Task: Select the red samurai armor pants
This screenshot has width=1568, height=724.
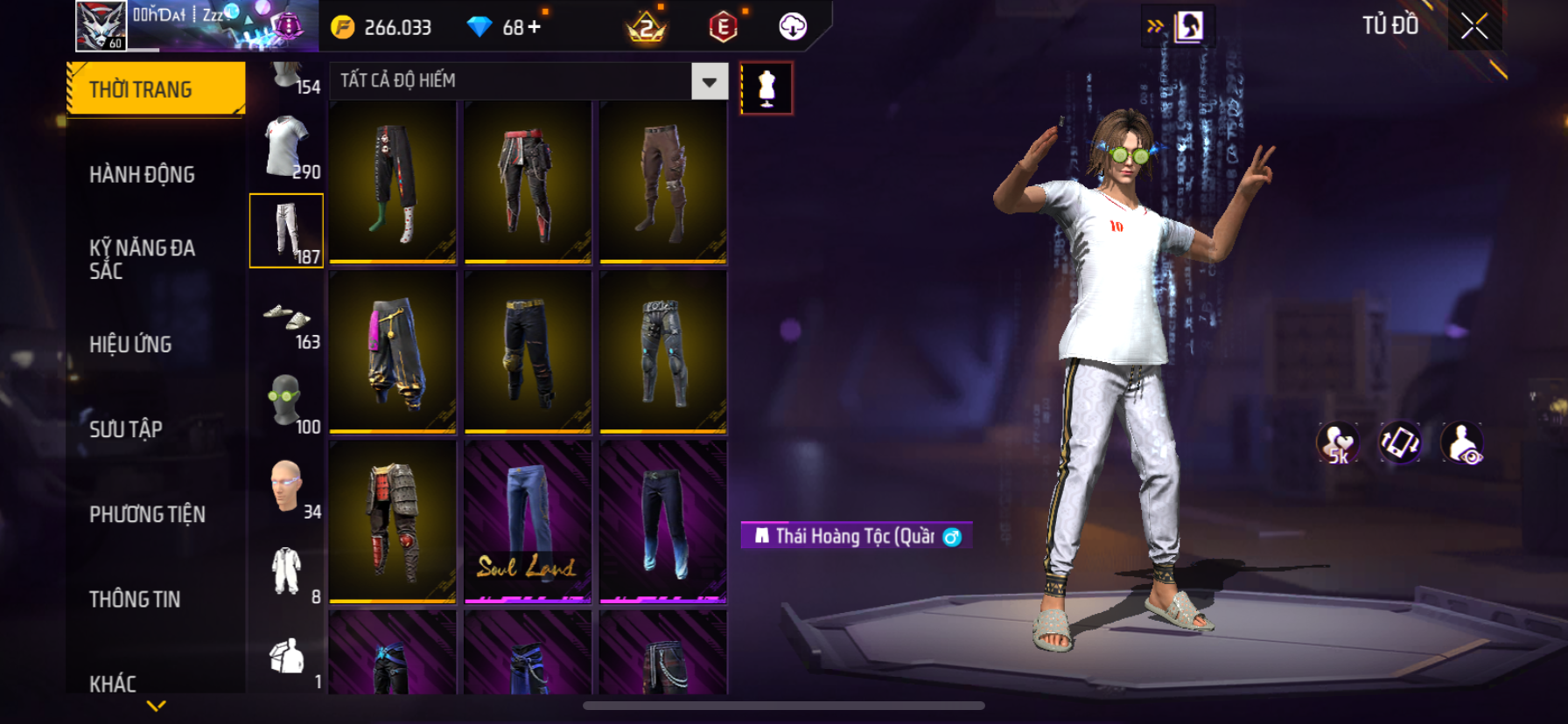Action: coord(393,521)
